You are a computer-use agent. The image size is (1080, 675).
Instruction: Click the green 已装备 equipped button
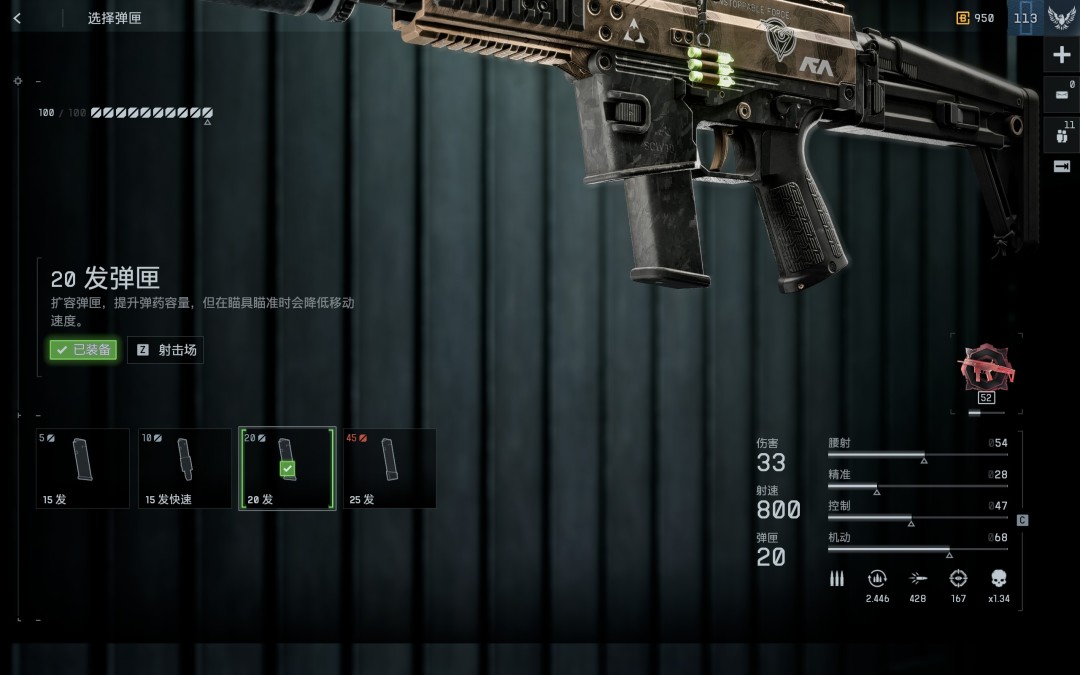coord(84,350)
